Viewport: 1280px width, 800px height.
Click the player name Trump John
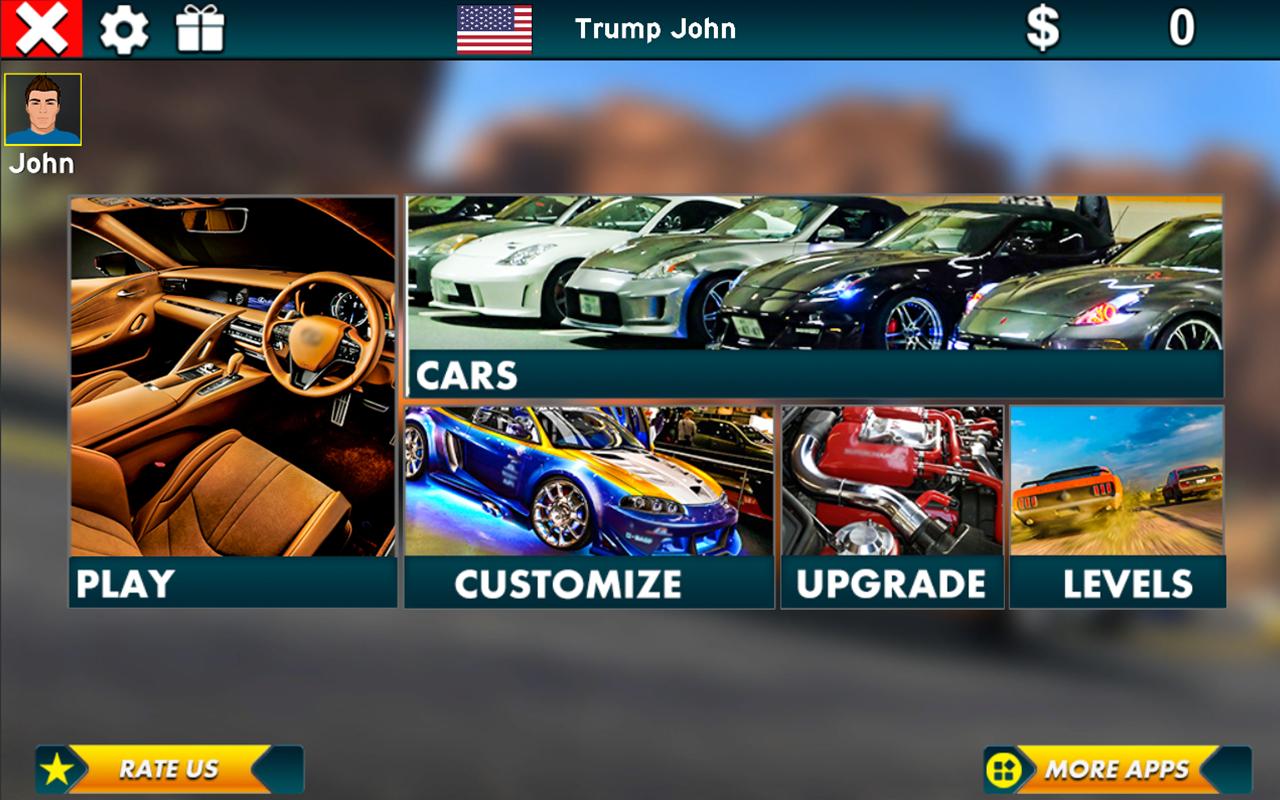pos(655,29)
